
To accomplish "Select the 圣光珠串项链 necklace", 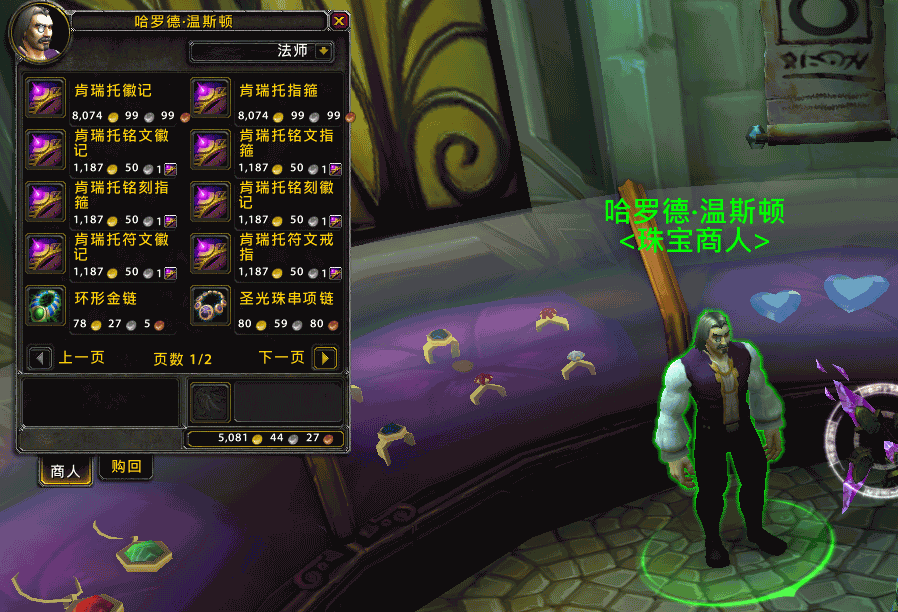I will [x=210, y=306].
